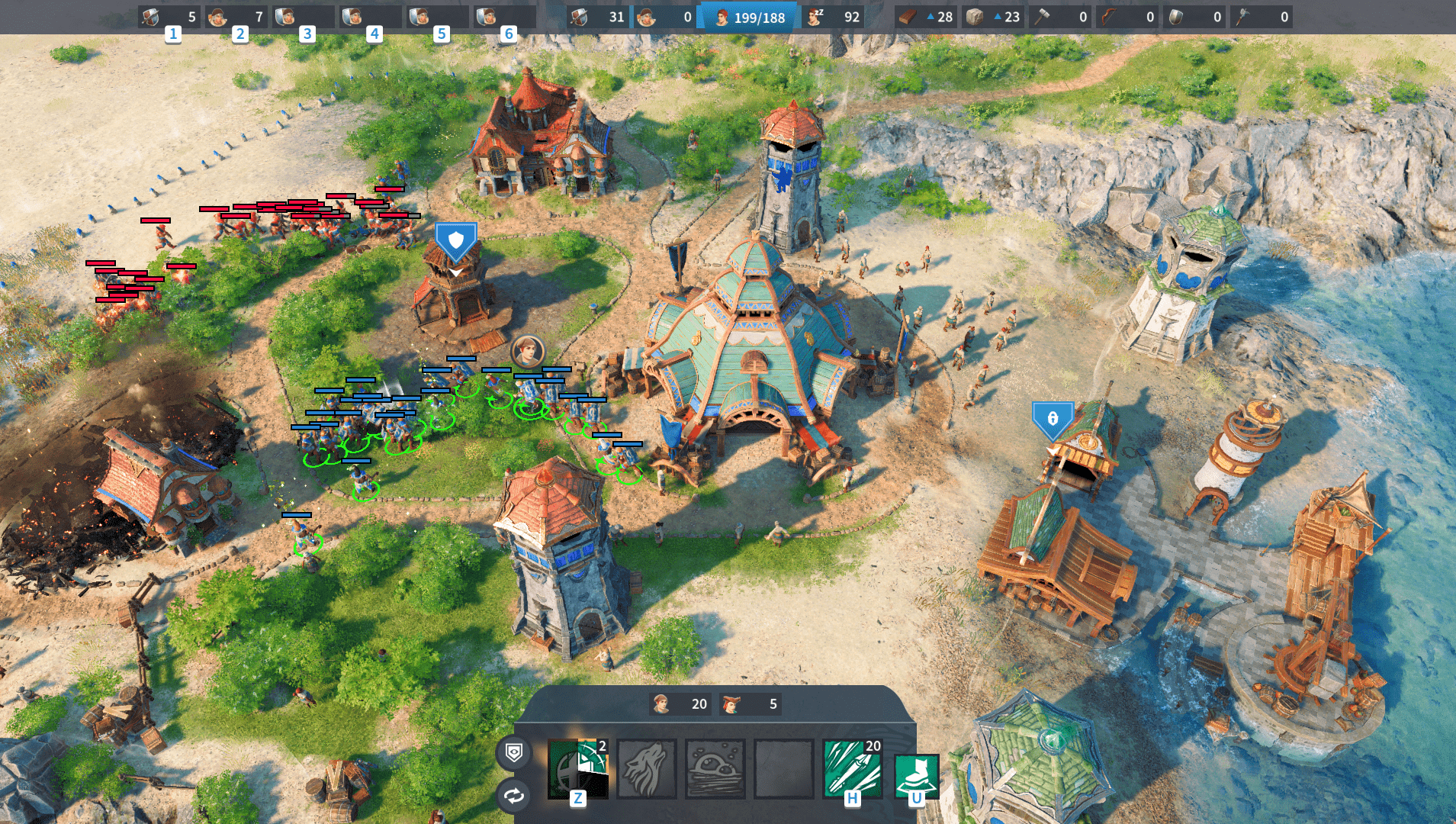Click the howling wolf ability icon
The image size is (1456, 824).
tap(646, 768)
